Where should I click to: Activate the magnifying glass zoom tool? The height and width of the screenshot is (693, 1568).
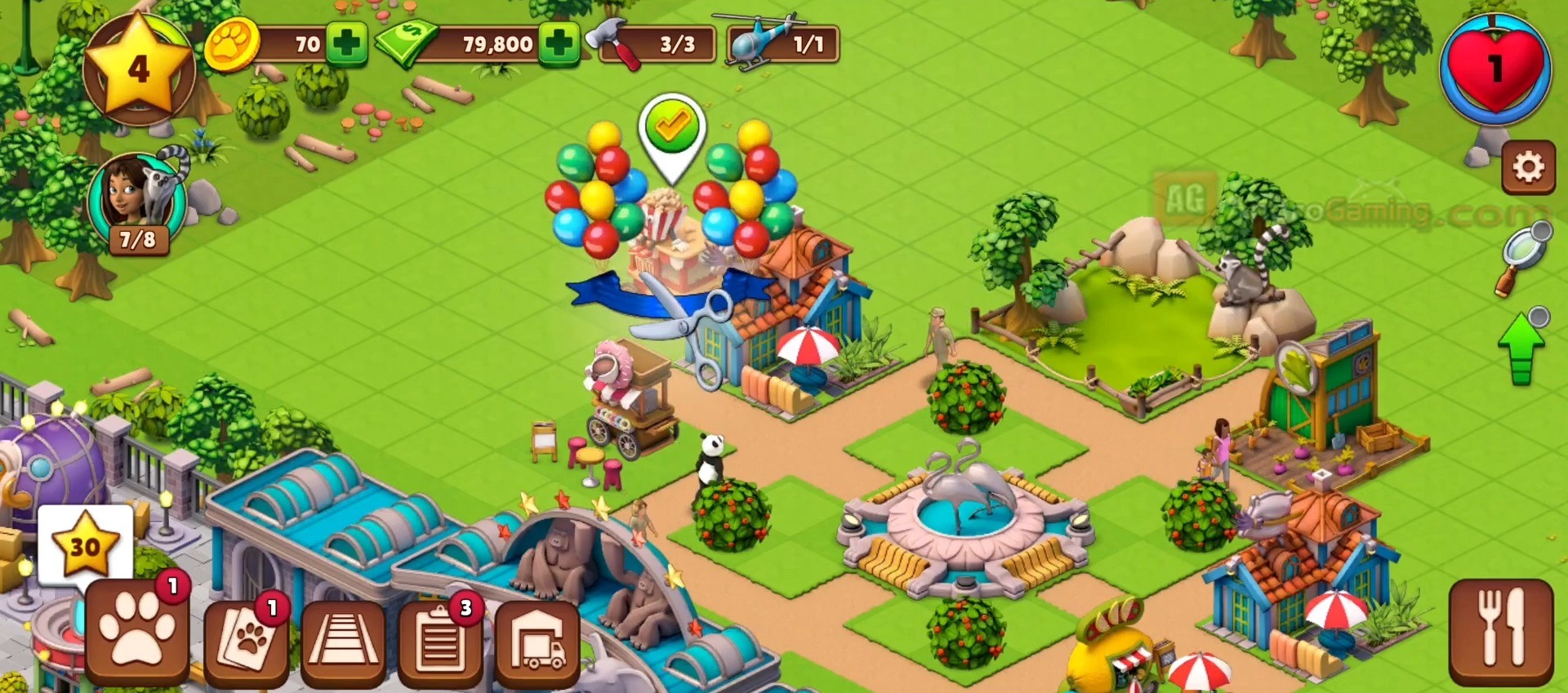click(1523, 255)
